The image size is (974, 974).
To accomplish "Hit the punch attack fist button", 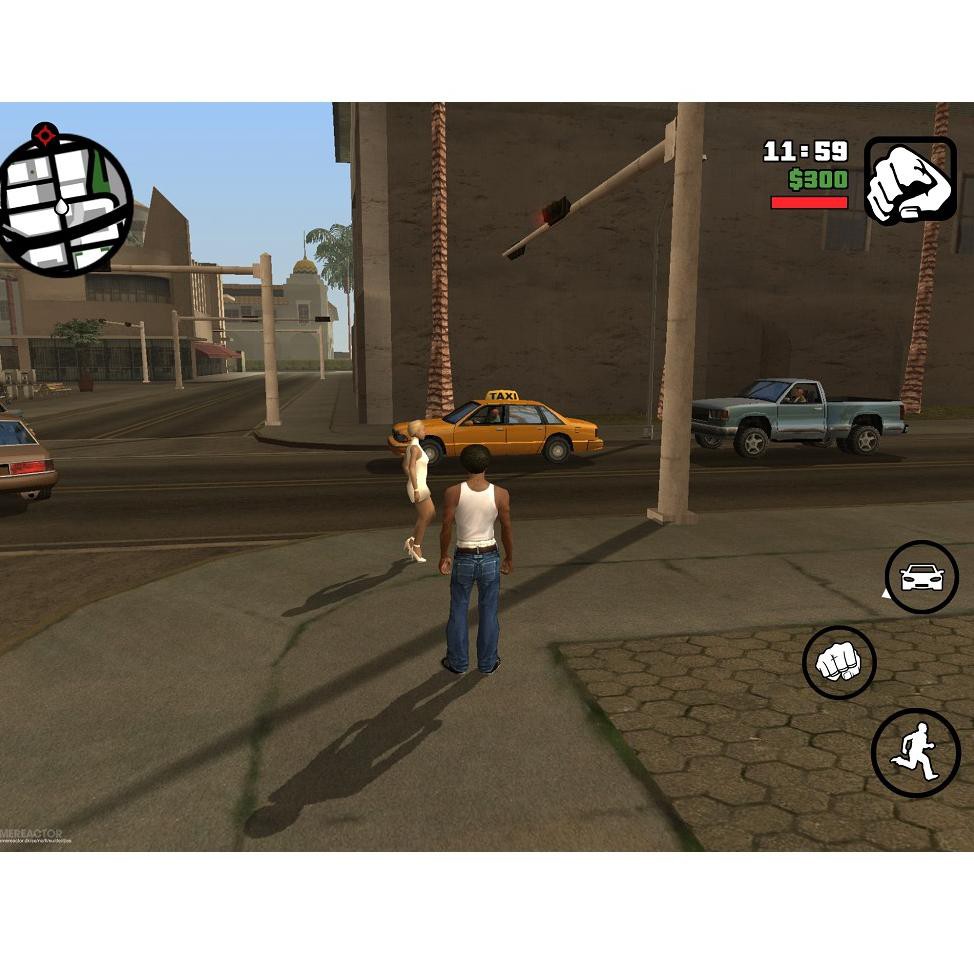I will pos(839,662).
